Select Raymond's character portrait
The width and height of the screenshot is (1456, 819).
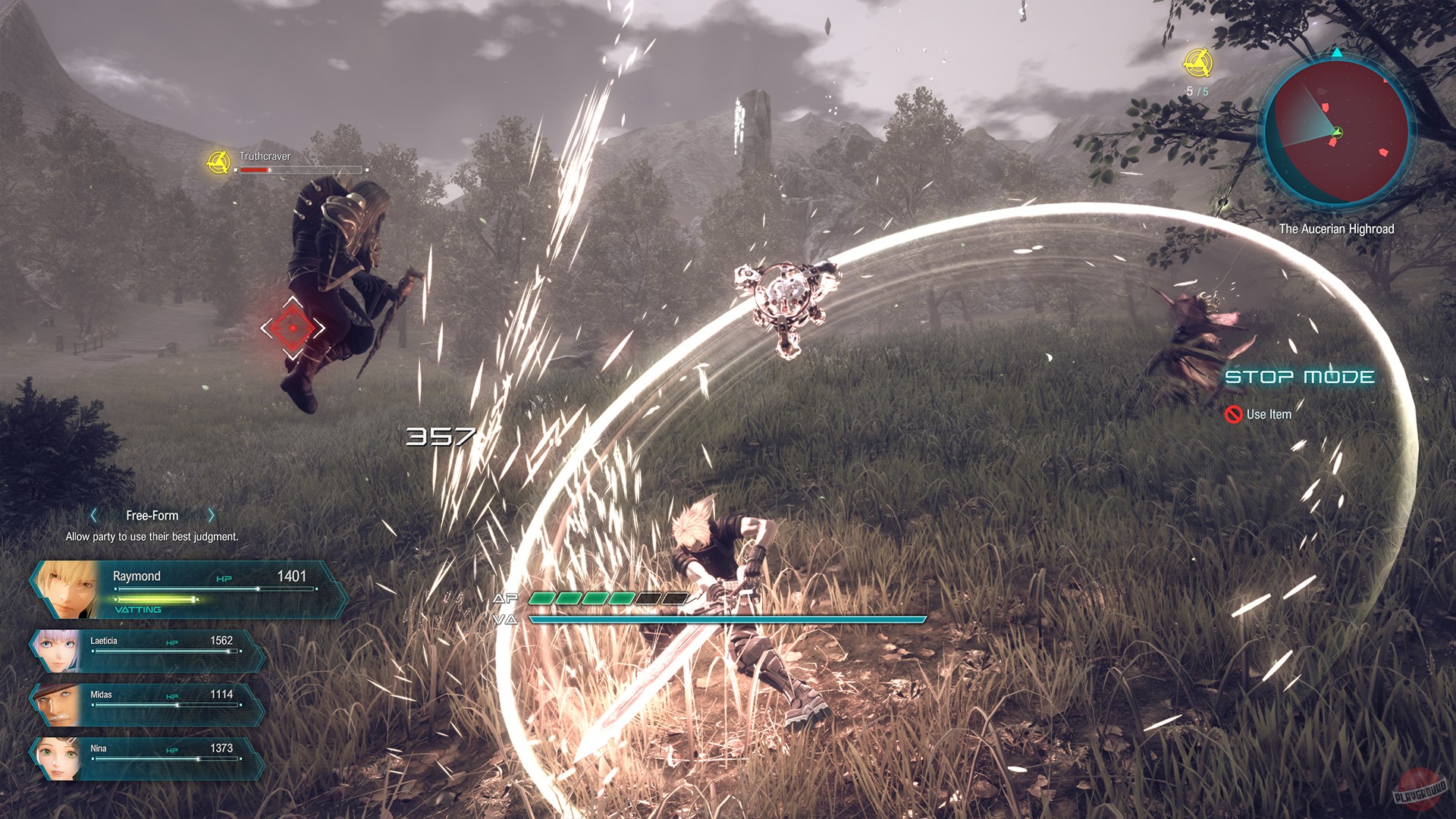[64, 588]
